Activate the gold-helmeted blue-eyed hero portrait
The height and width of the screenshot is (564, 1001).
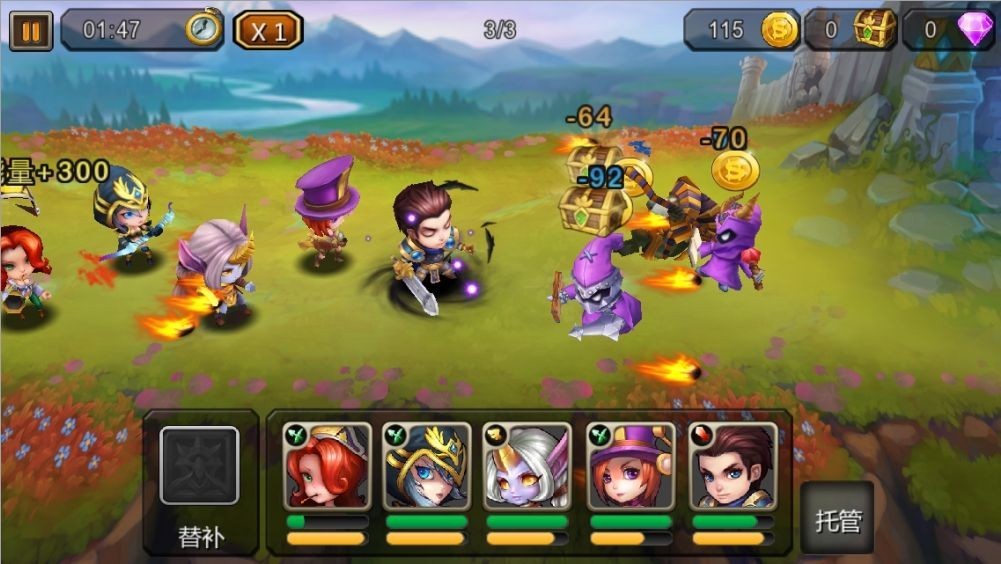coord(427,465)
